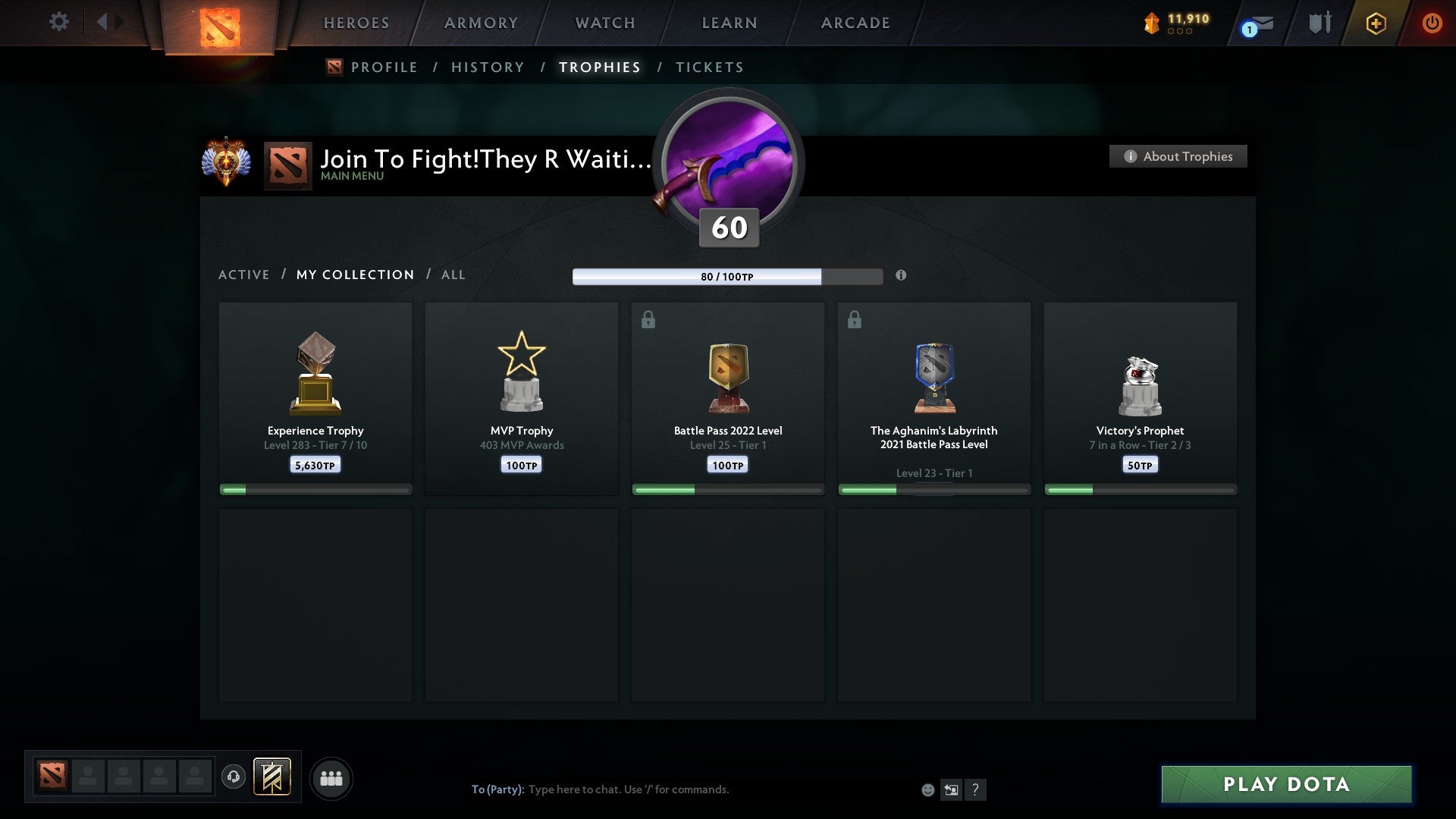This screenshot has height=819, width=1456.
Task: Click the chat wheel icon beside the chat box
Action: click(951, 789)
